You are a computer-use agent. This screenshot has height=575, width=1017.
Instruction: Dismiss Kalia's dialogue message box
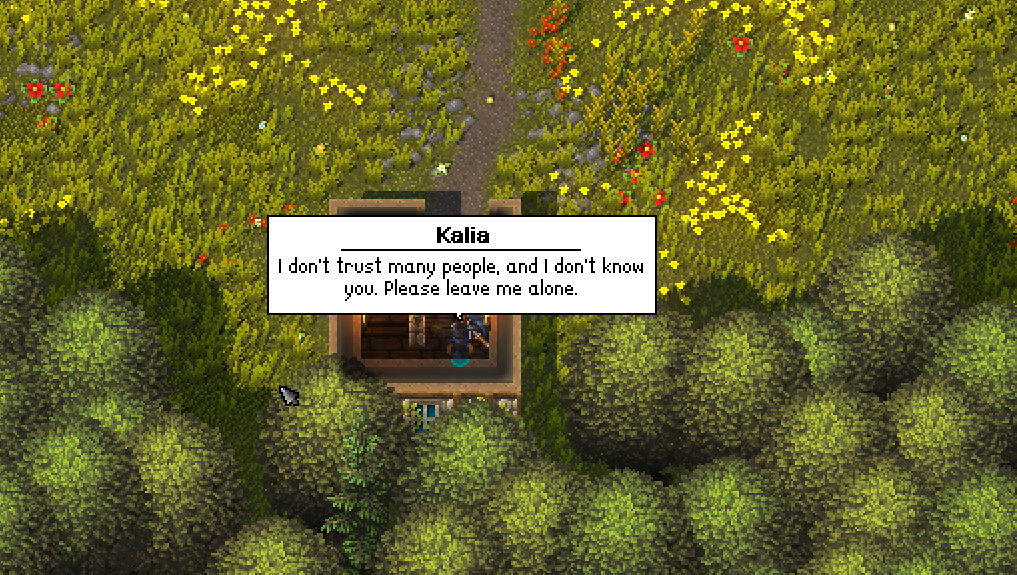(x=461, y=265)
